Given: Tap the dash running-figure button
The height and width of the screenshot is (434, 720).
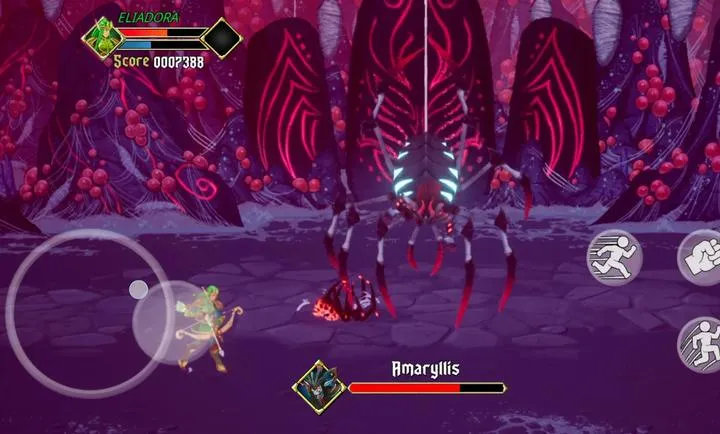Looking at the screenshot, I should pyautogui.click(x=614, y=257).
